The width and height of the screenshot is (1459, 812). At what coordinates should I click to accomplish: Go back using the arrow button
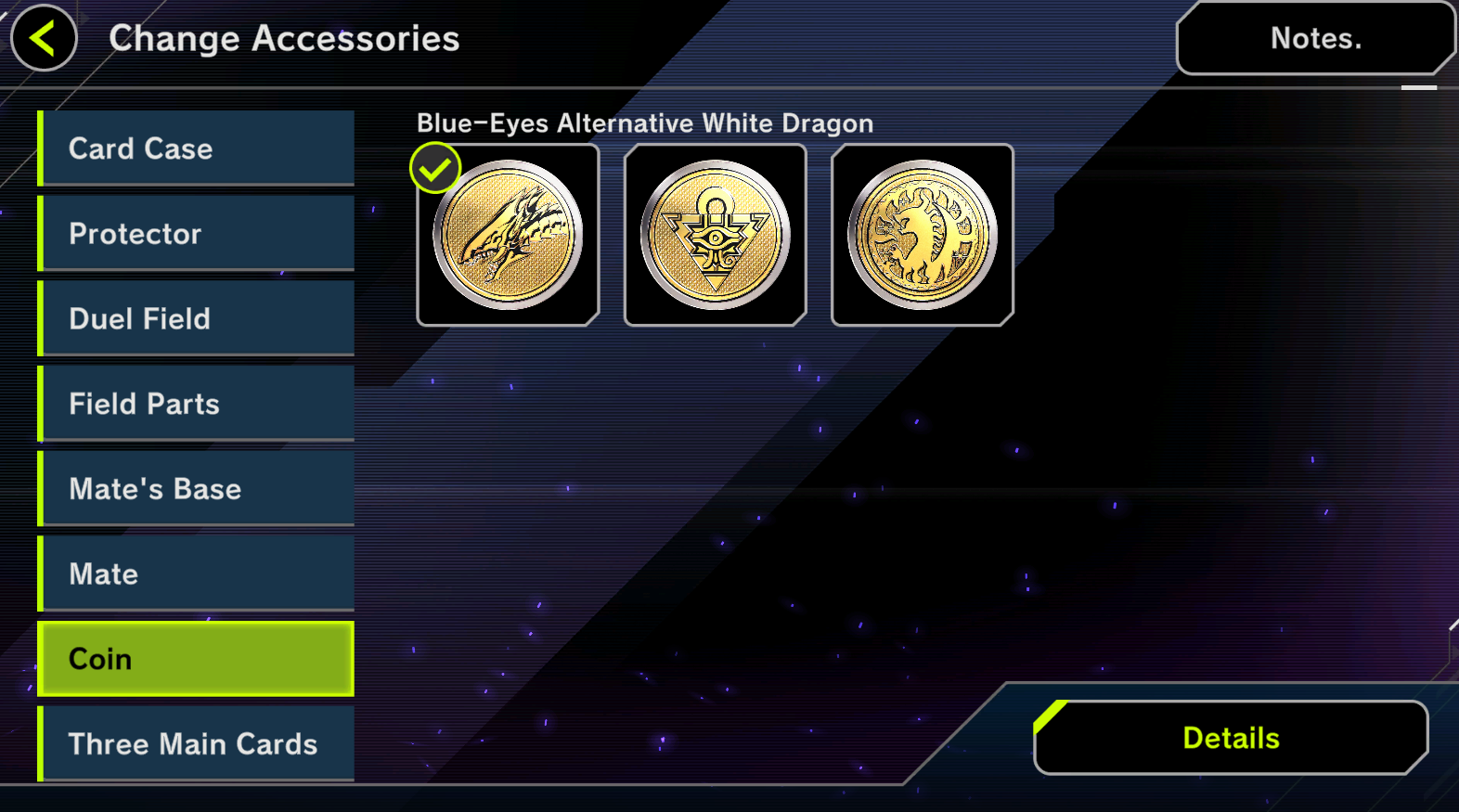(x=43, y=38)
